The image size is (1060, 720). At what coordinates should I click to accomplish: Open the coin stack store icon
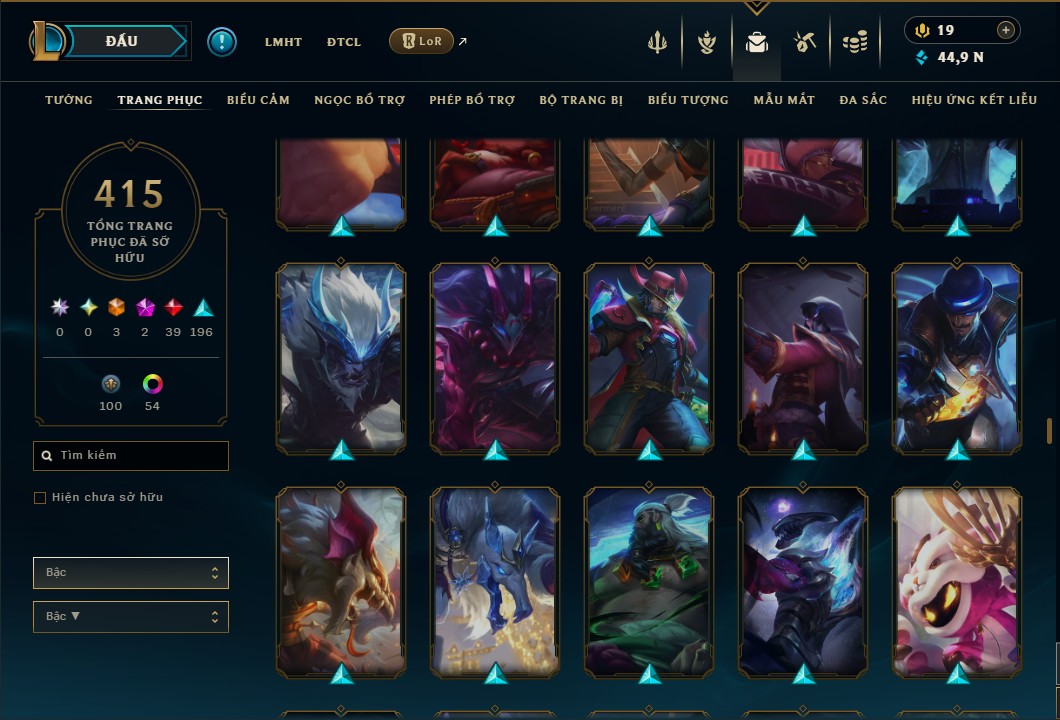click(x=854, y=42)
